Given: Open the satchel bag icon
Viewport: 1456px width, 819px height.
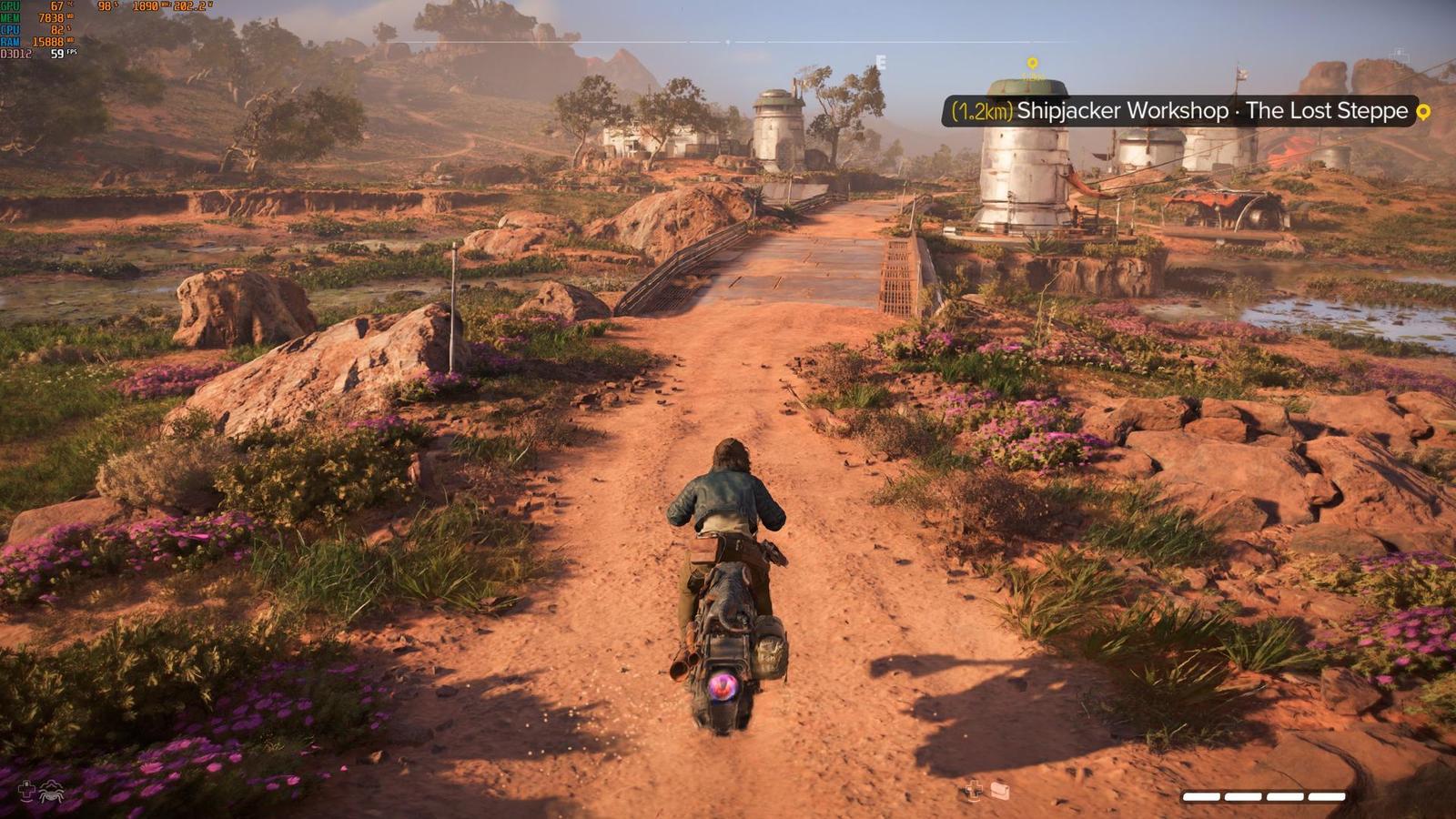Looking at the screenshot, I should 1000,790.
